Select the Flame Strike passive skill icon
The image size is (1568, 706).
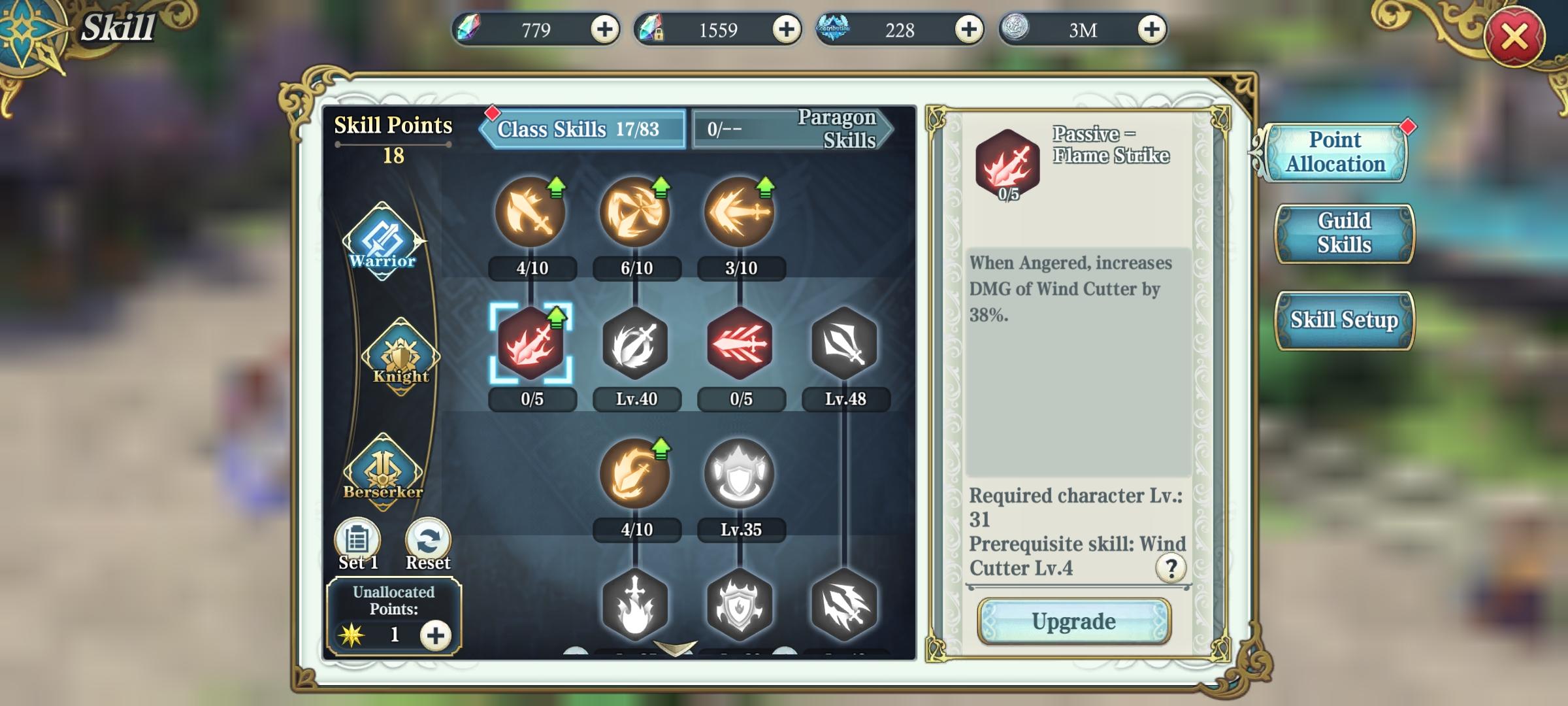(531, 348)
